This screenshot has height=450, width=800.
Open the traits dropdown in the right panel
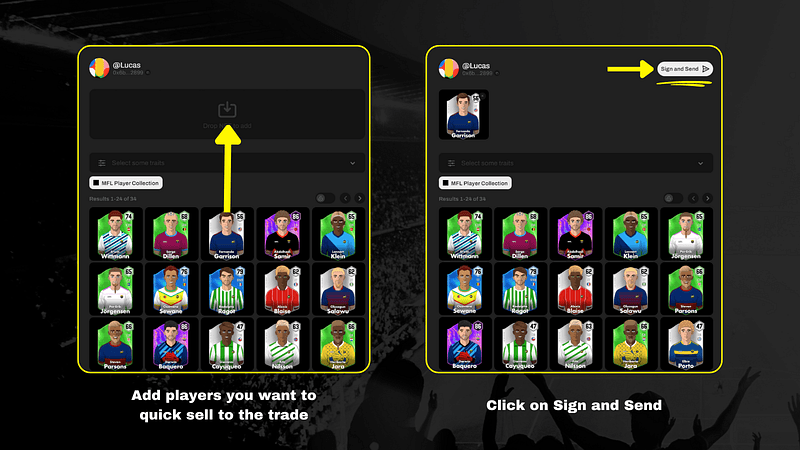pyautogui.click(x=576, y=162)
